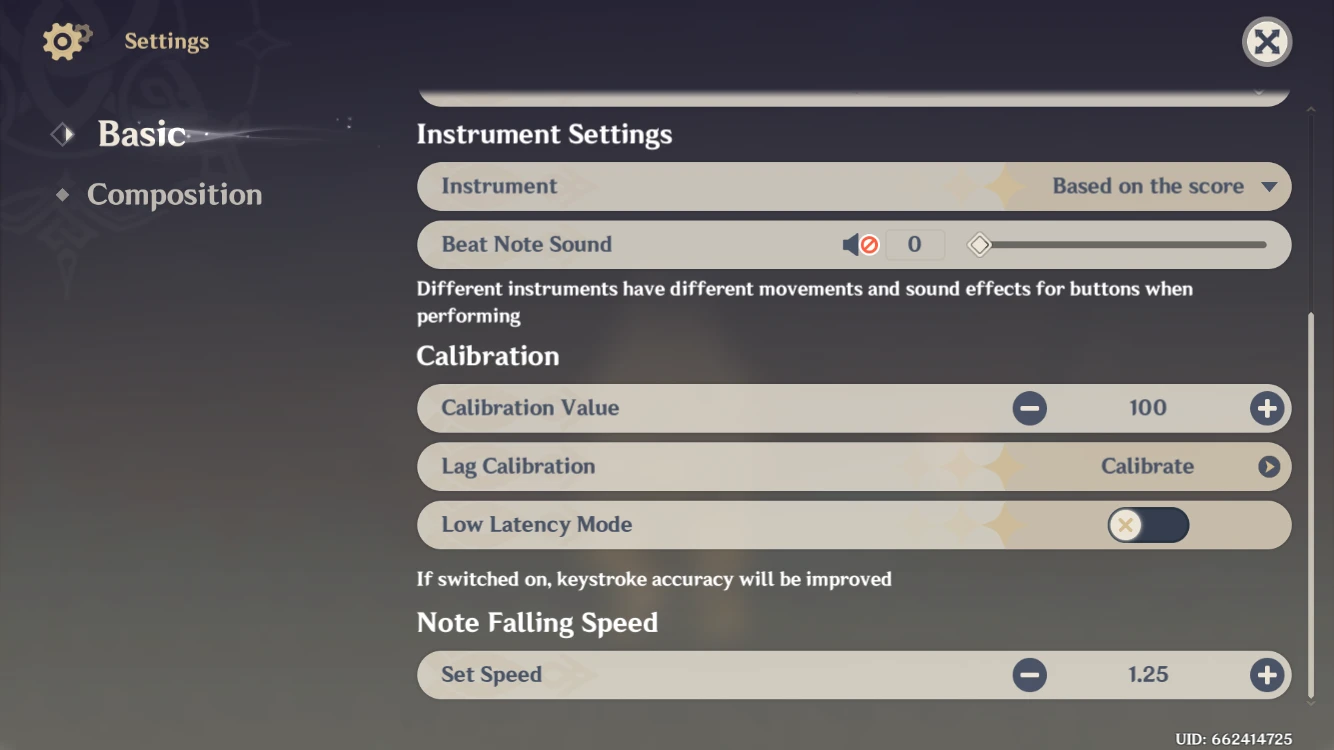This screenshot has width=1334, height=750.
Task: Close the Settings window with the X
Action: [1266, 42]
